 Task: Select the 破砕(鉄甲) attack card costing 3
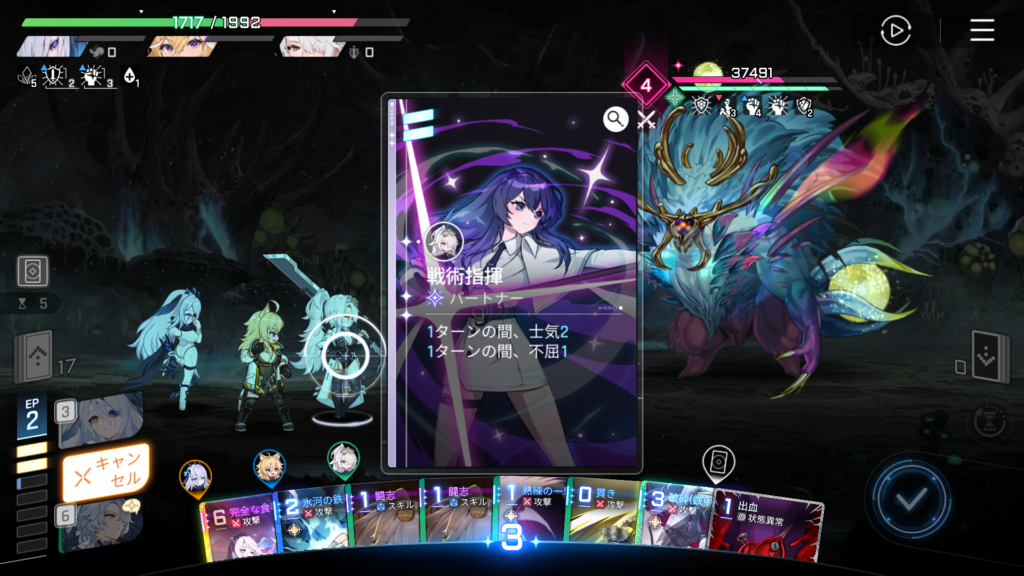pos(675,521)
